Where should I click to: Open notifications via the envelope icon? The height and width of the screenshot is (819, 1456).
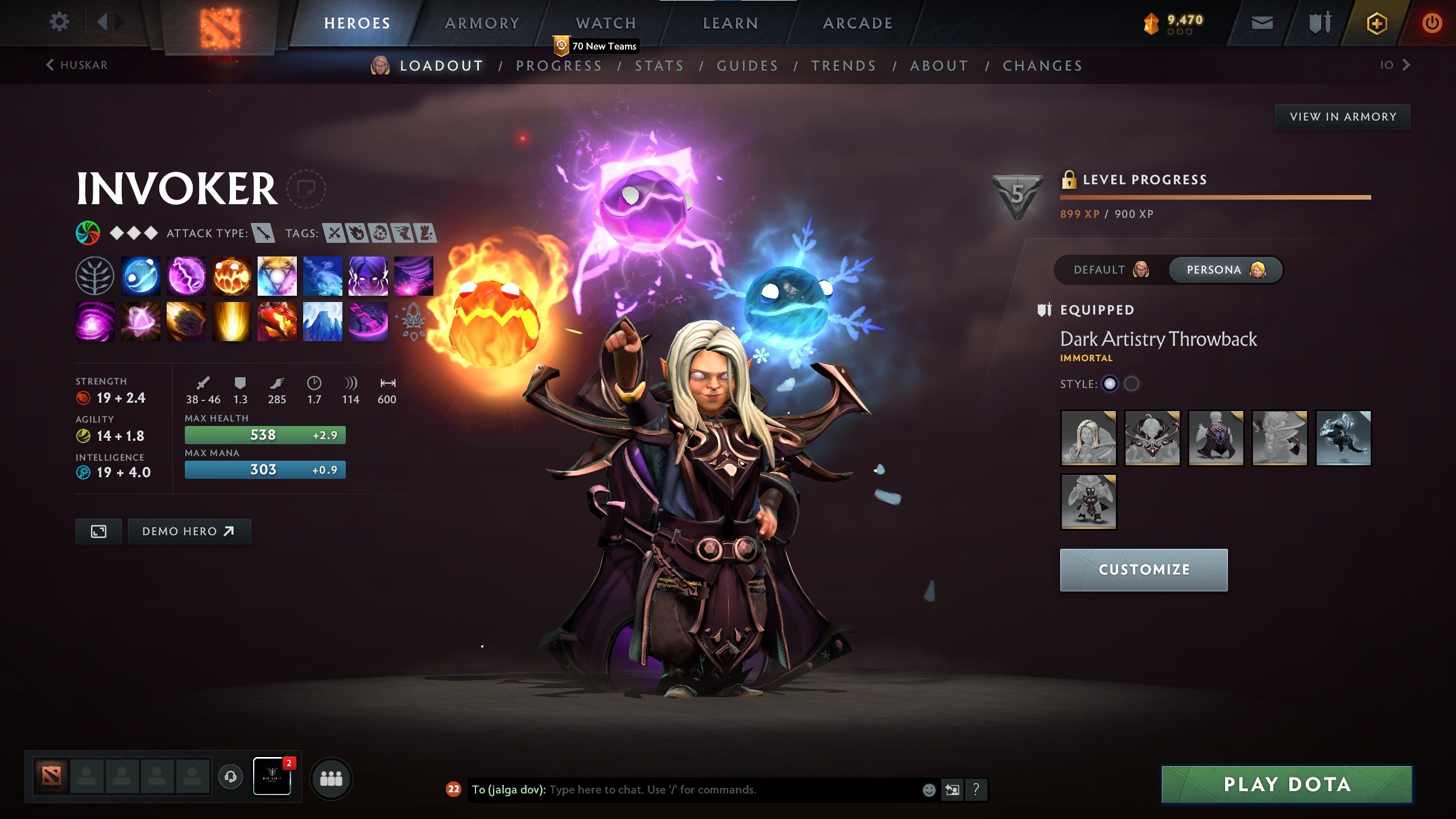coord(1261,23)
